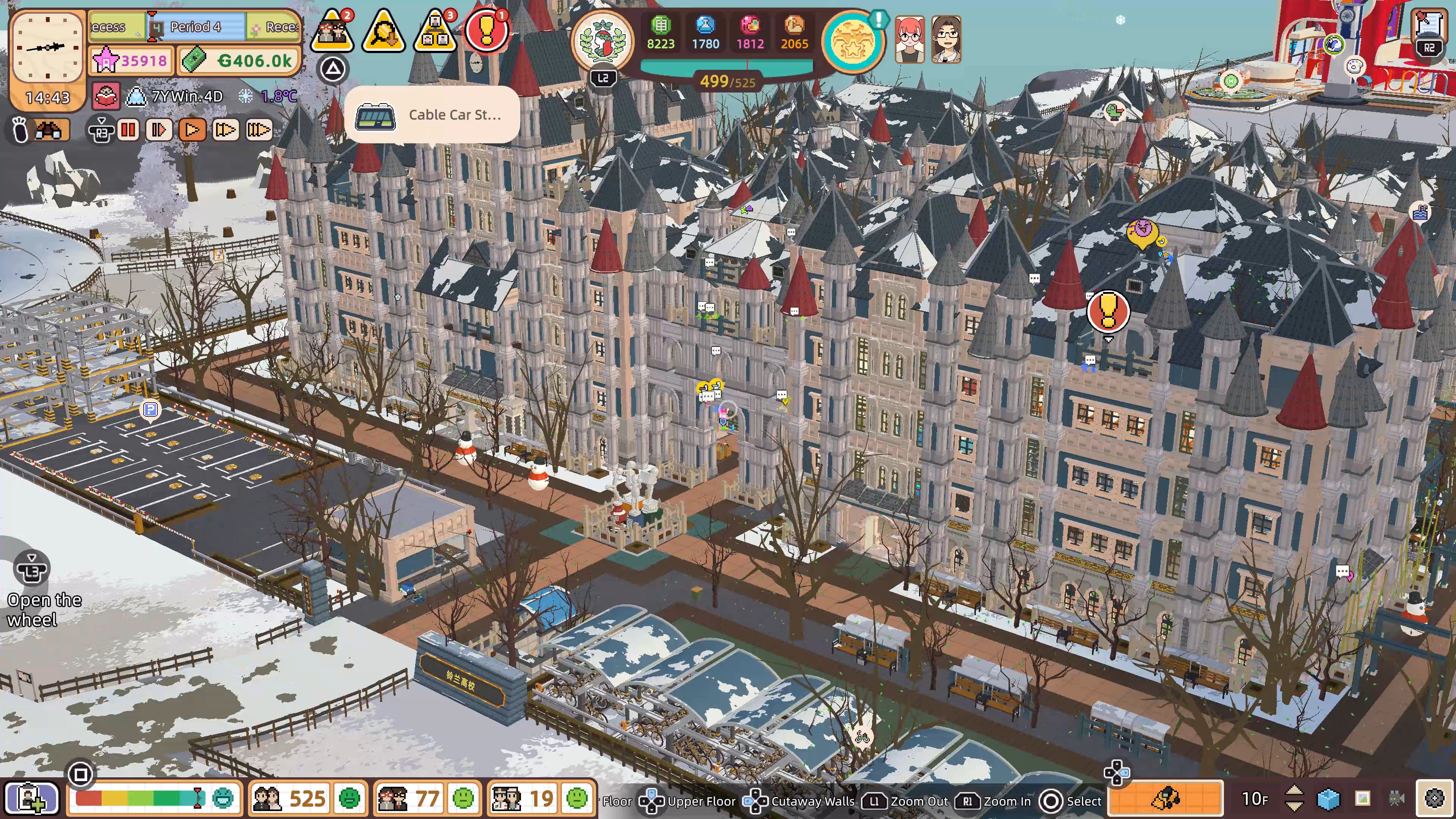Open the teacher warning alert
Image resolution: width=1456 pixels, height=819 pixels.
pyautogui.click(x=333, y=31)
